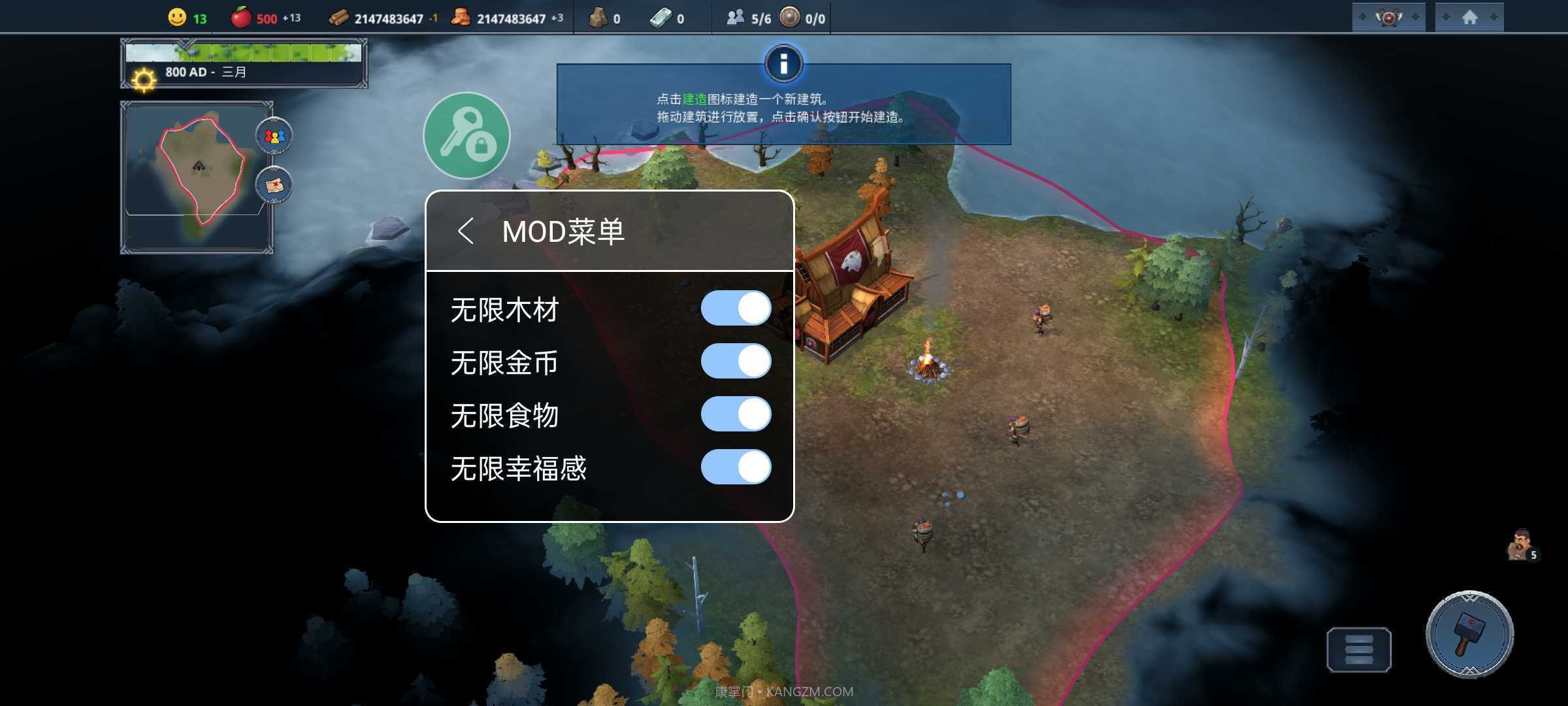Open the diplomacy icon beside the minimap
1568x706 pixels.
pyautogui.click(x=274, y=135)
